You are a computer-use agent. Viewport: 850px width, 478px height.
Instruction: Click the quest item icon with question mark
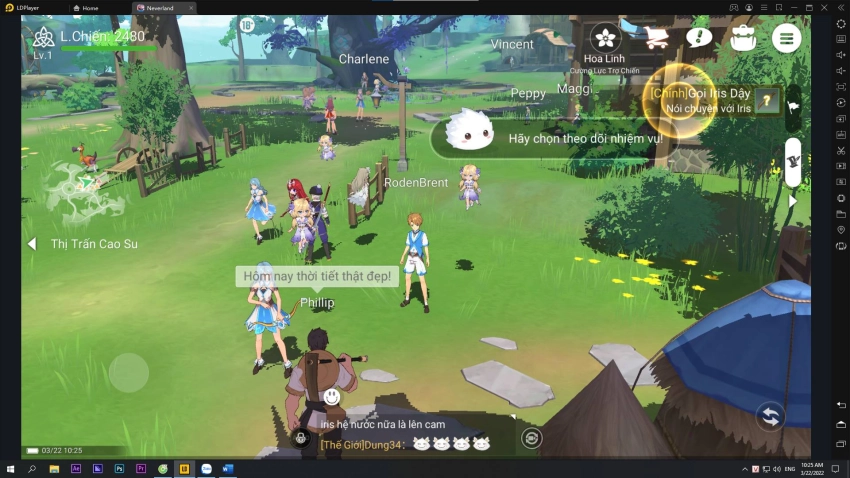[x=768, y=100]
